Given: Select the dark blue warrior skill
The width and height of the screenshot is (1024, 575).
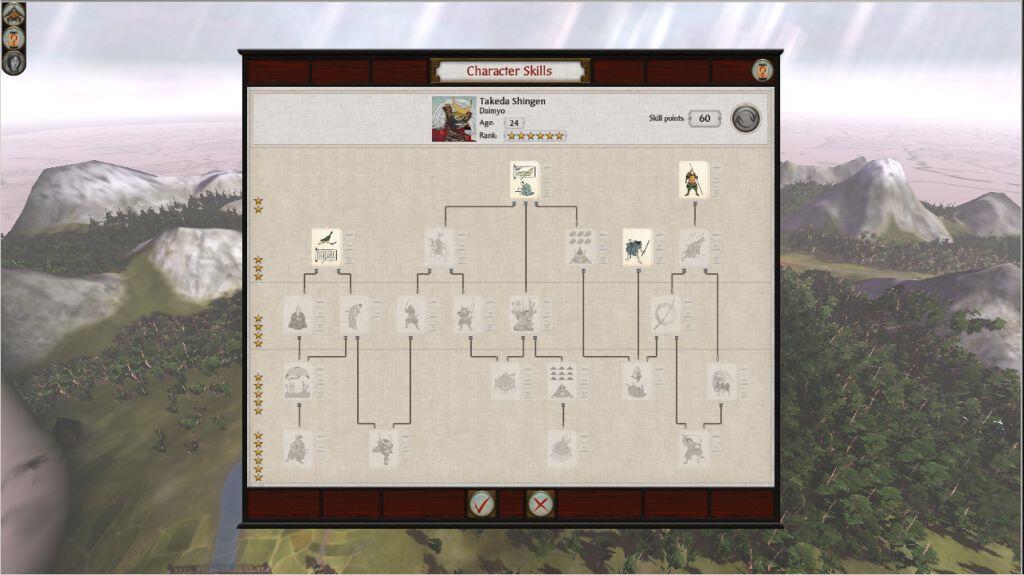Looking at the screenshot, I should (x=637, y=247).
